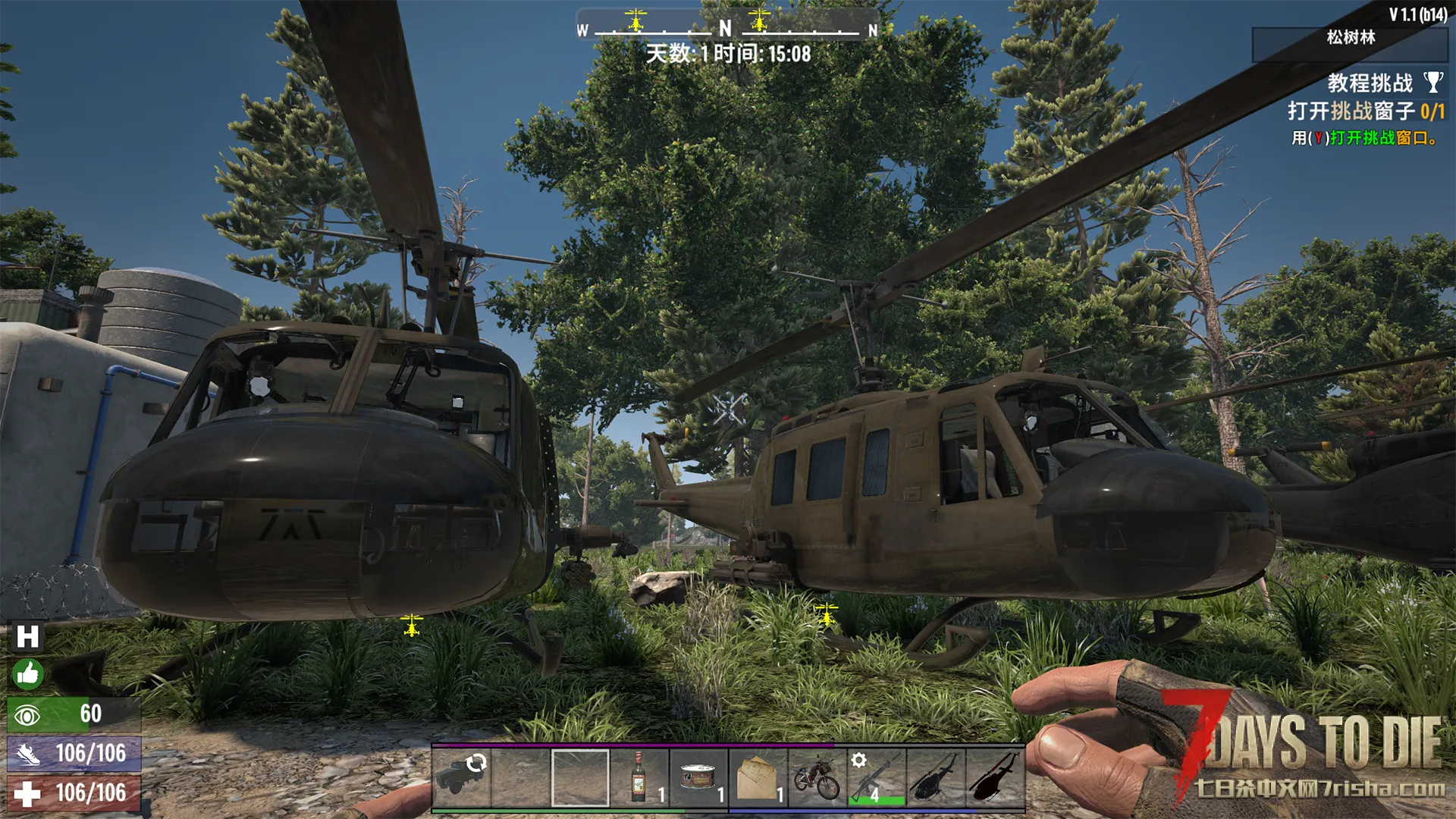Select the black helicopter hotbar slot
The image size is (1456, 819).
pos(935,777)
